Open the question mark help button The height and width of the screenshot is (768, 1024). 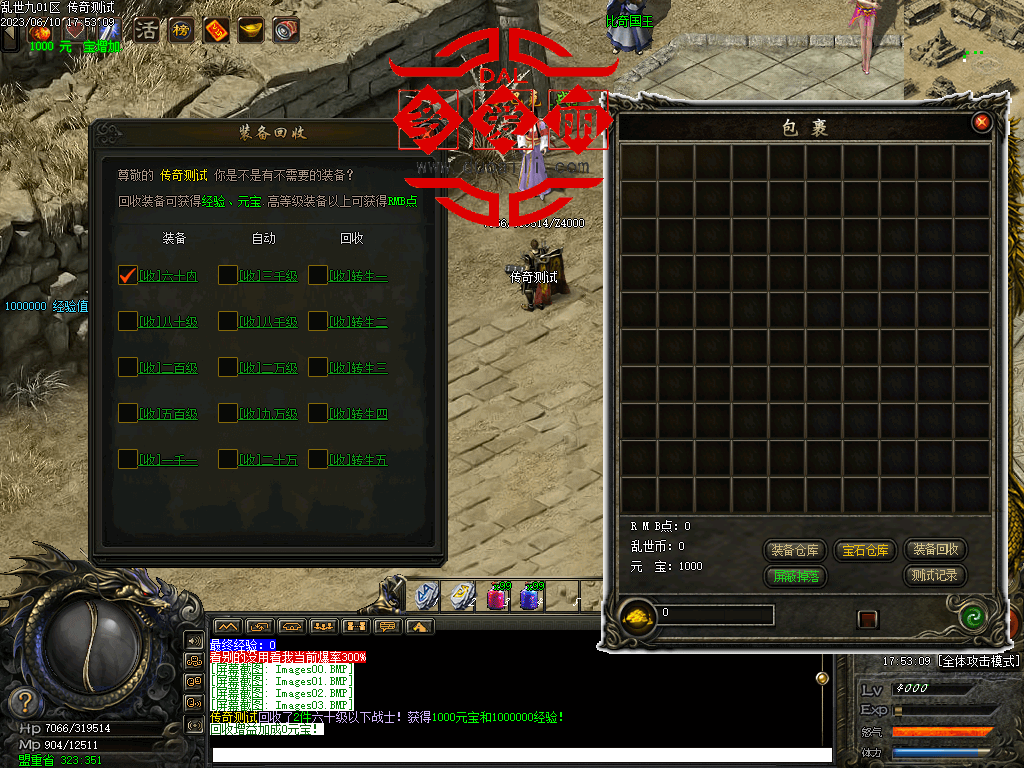[x=26, y=700]
